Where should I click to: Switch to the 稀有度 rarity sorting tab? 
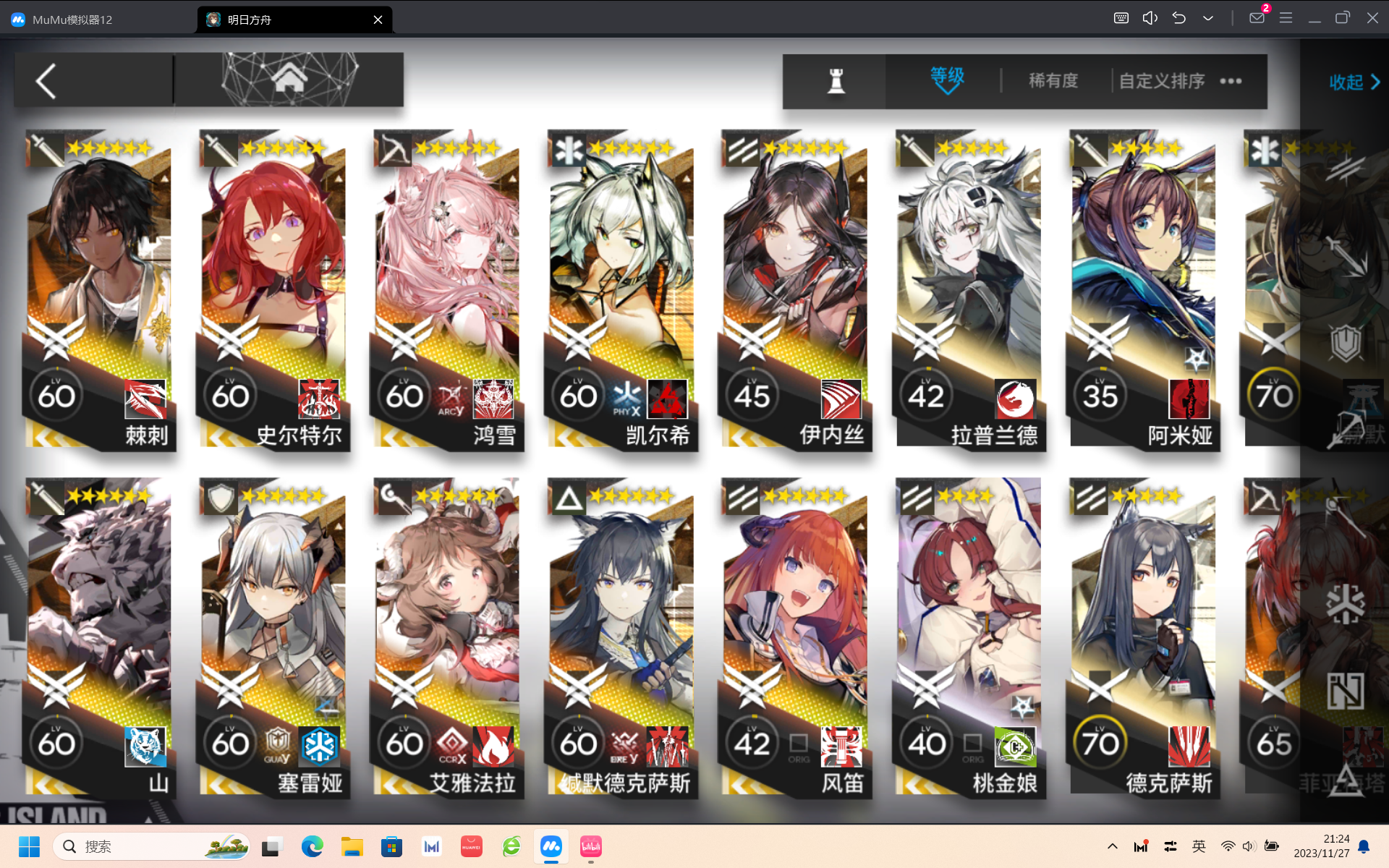tap(1053, 80)
